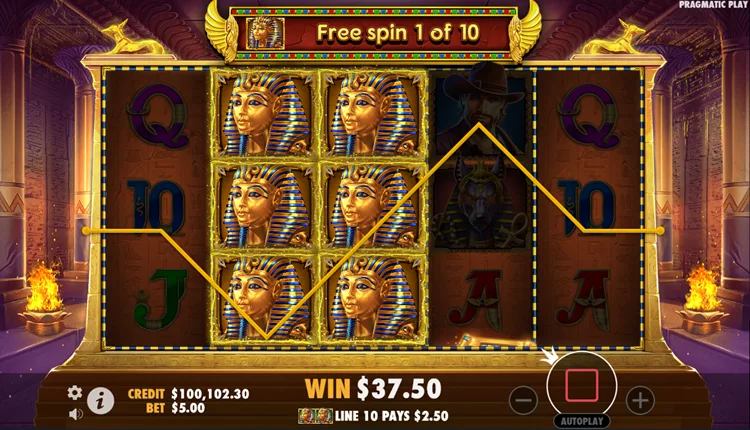Stop the spin with the square button

(x=581, y=384)
